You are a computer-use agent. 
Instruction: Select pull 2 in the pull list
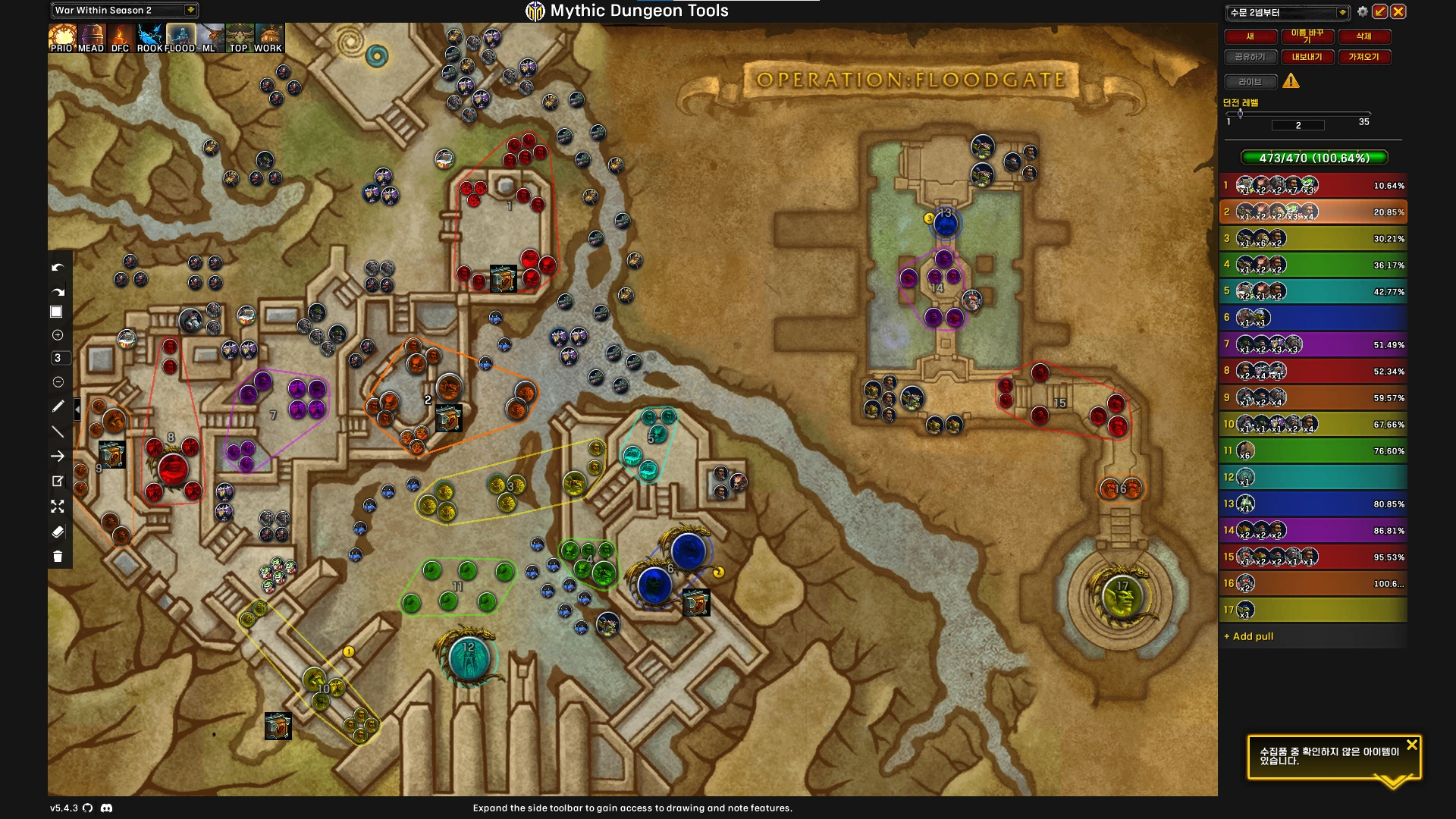pos(1313,212)
